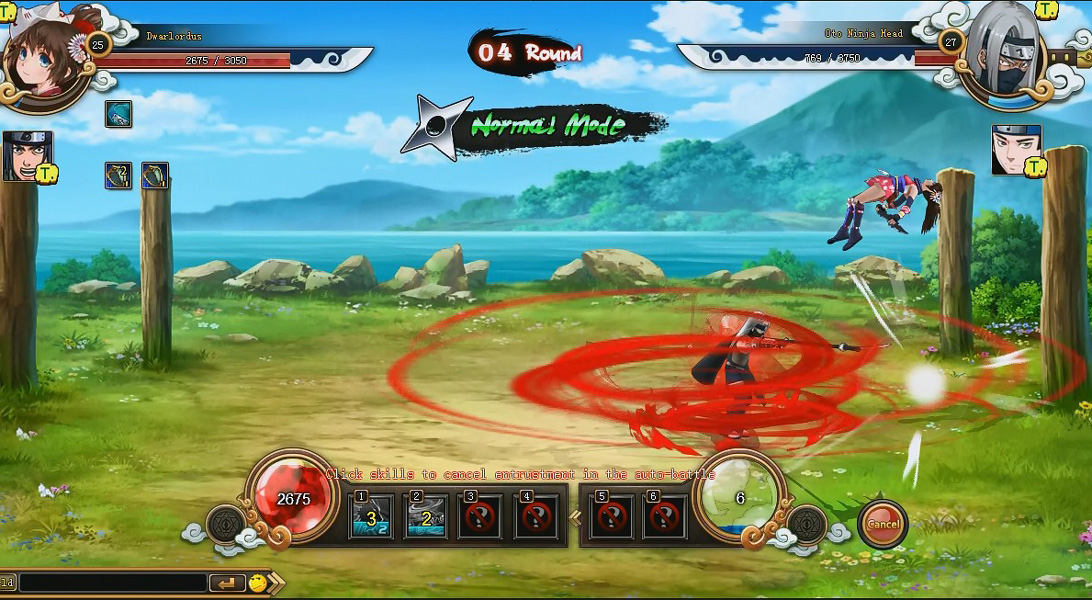Click locked skill slot number 4
The width and height of the screenshot is (1092, 600).
point(537,517)
